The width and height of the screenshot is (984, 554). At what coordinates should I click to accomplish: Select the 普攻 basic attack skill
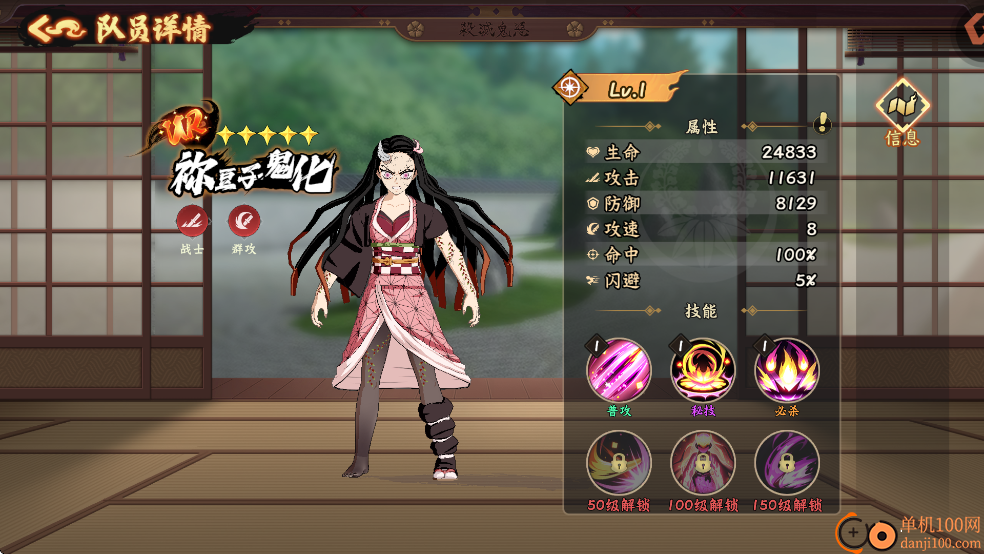click(x=618, y=371)
